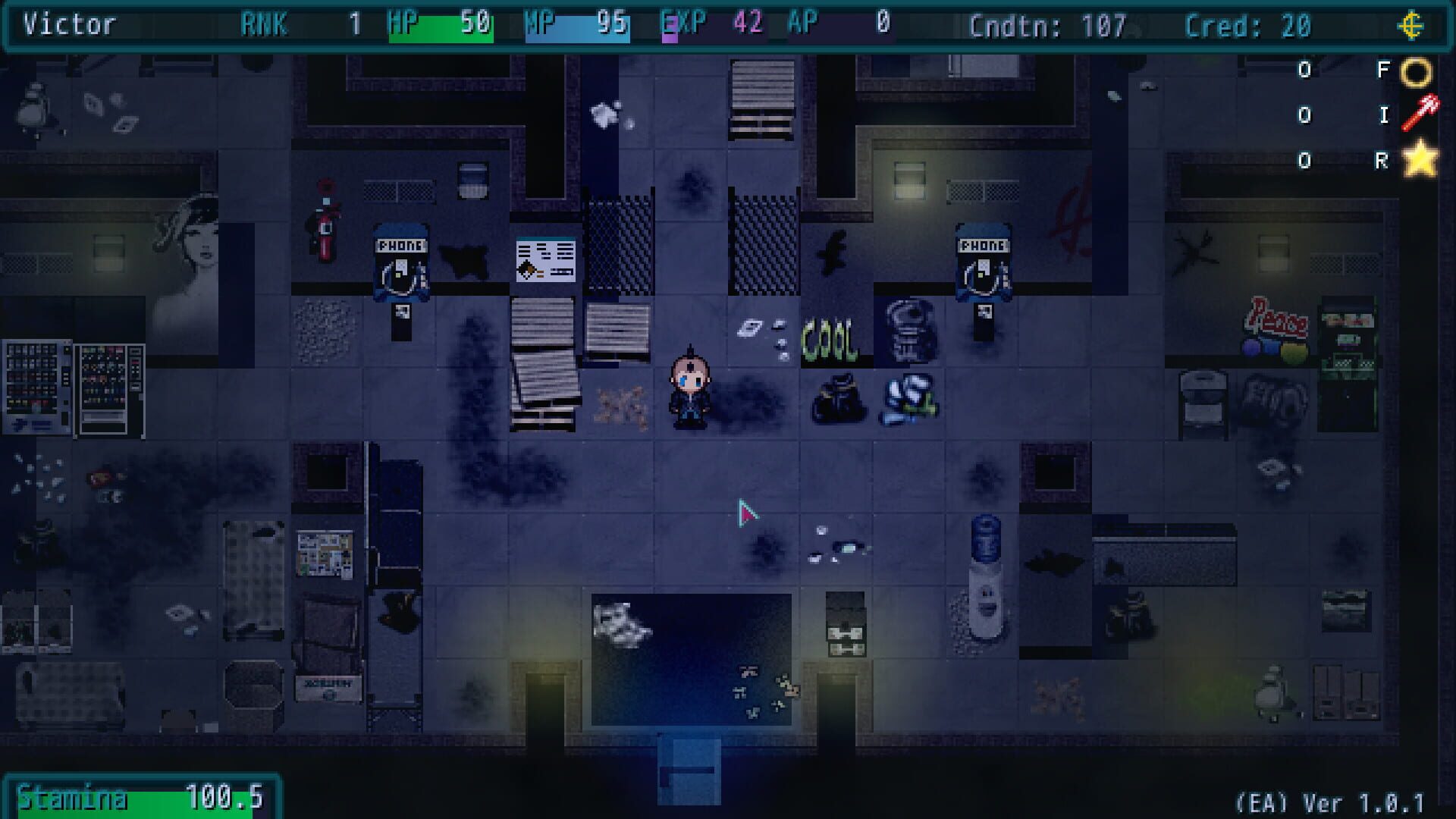Viewport: 1456px width, 819px height.
Task: Click the R slot counter showing 0
Action: [x=1306, y=160]
